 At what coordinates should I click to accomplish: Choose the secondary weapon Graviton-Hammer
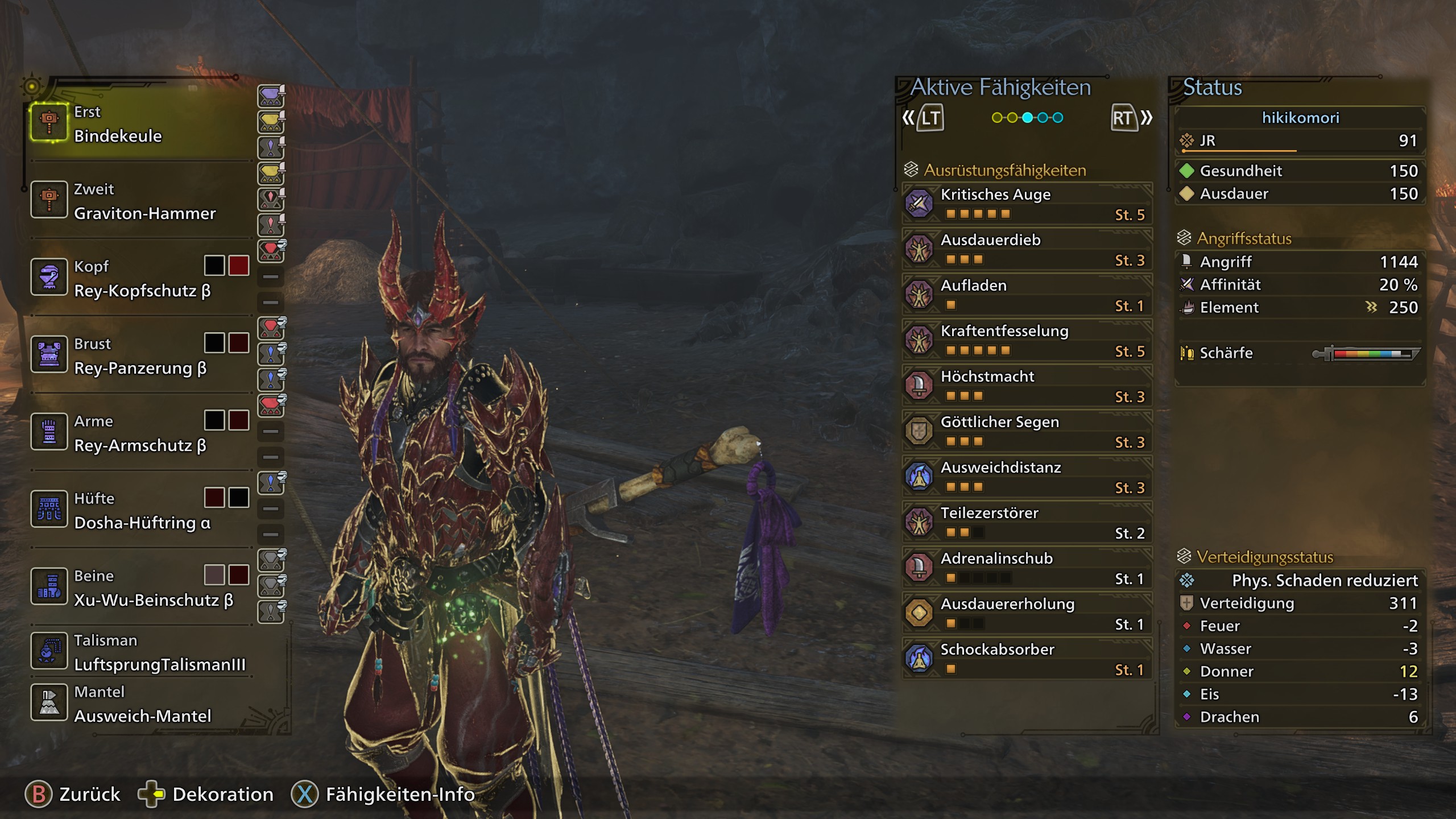(139, 201)
